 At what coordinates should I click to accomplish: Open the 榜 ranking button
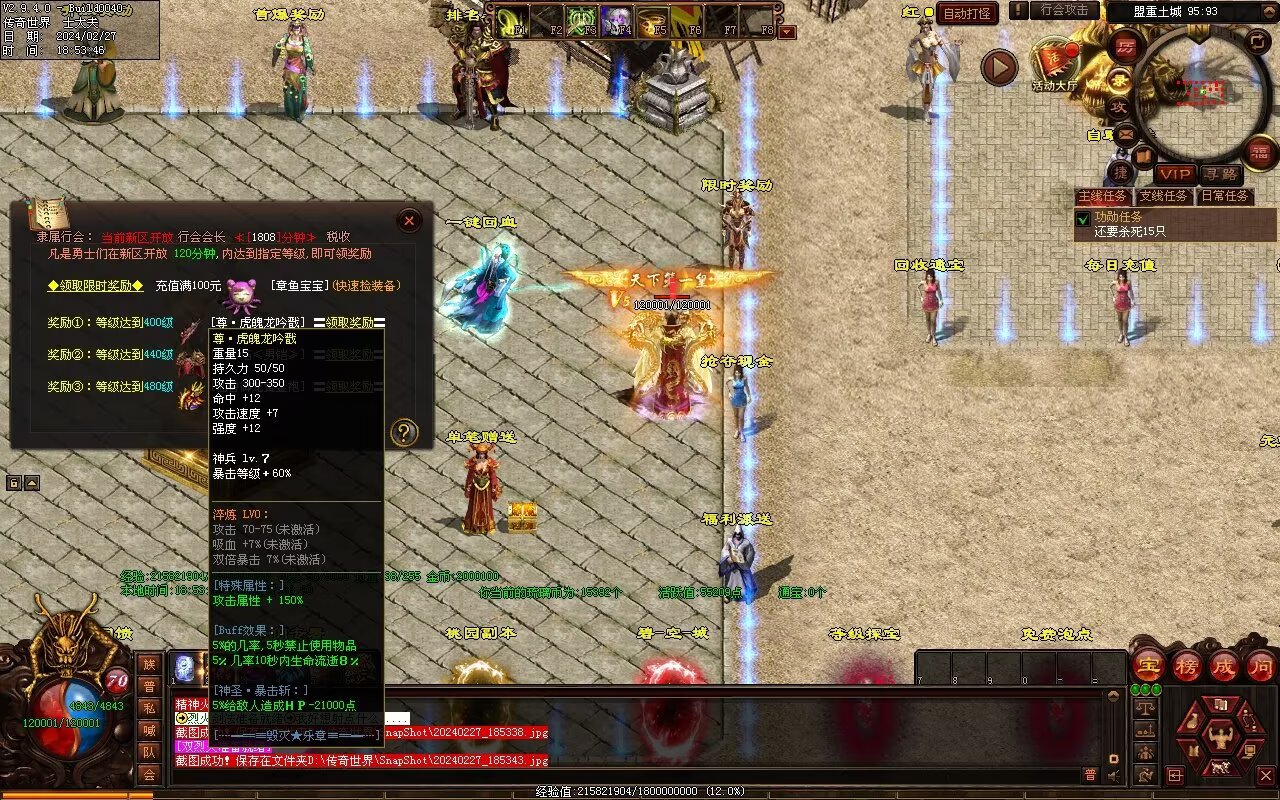point(1186,664)
